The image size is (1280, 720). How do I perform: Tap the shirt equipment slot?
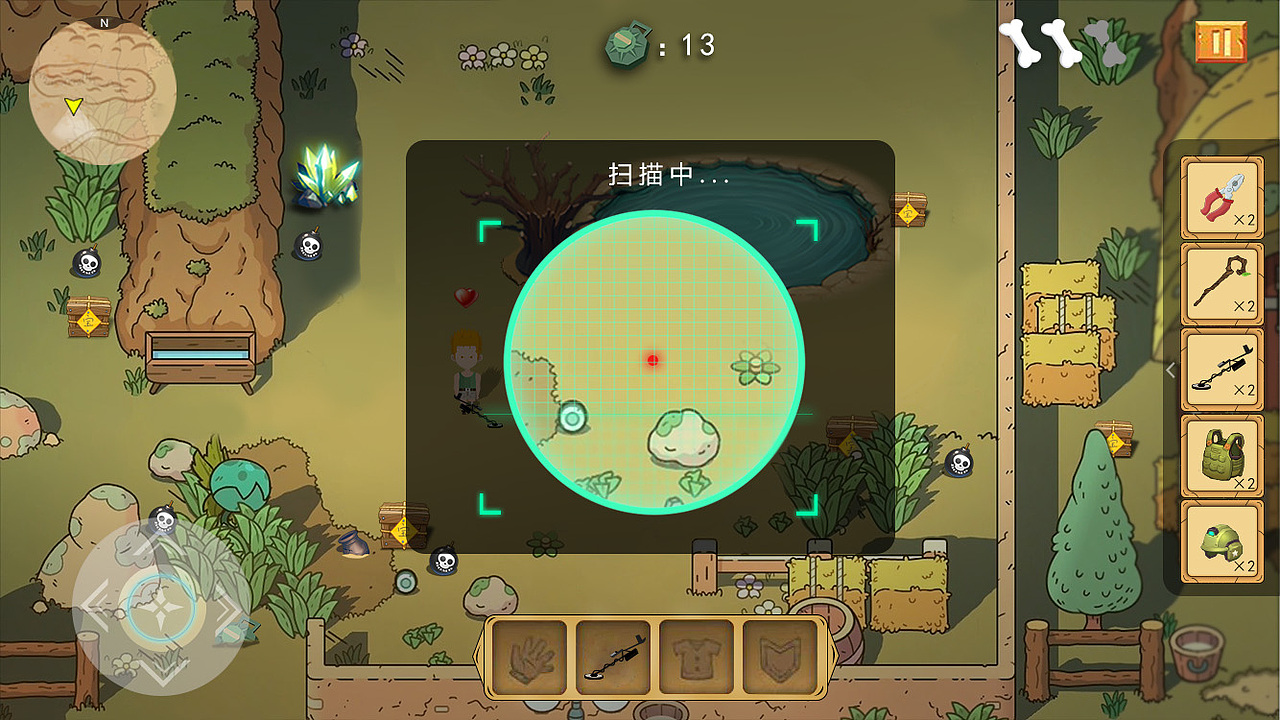coord(697,656)
